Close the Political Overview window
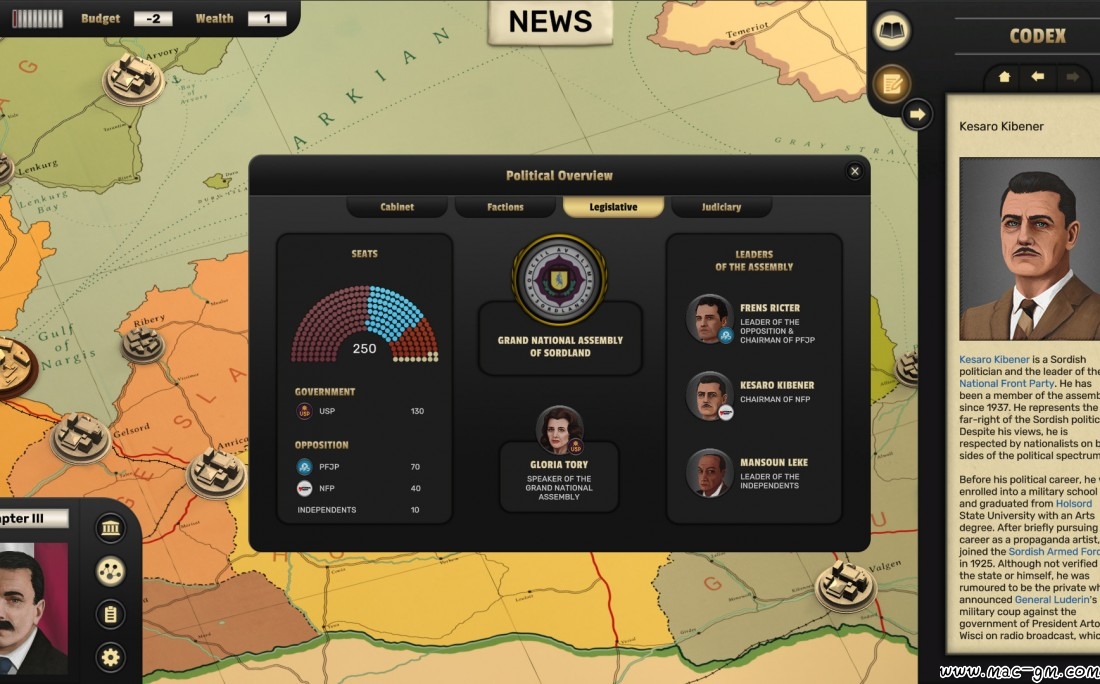Viewport: 1100px width, 684px height. 854,171
